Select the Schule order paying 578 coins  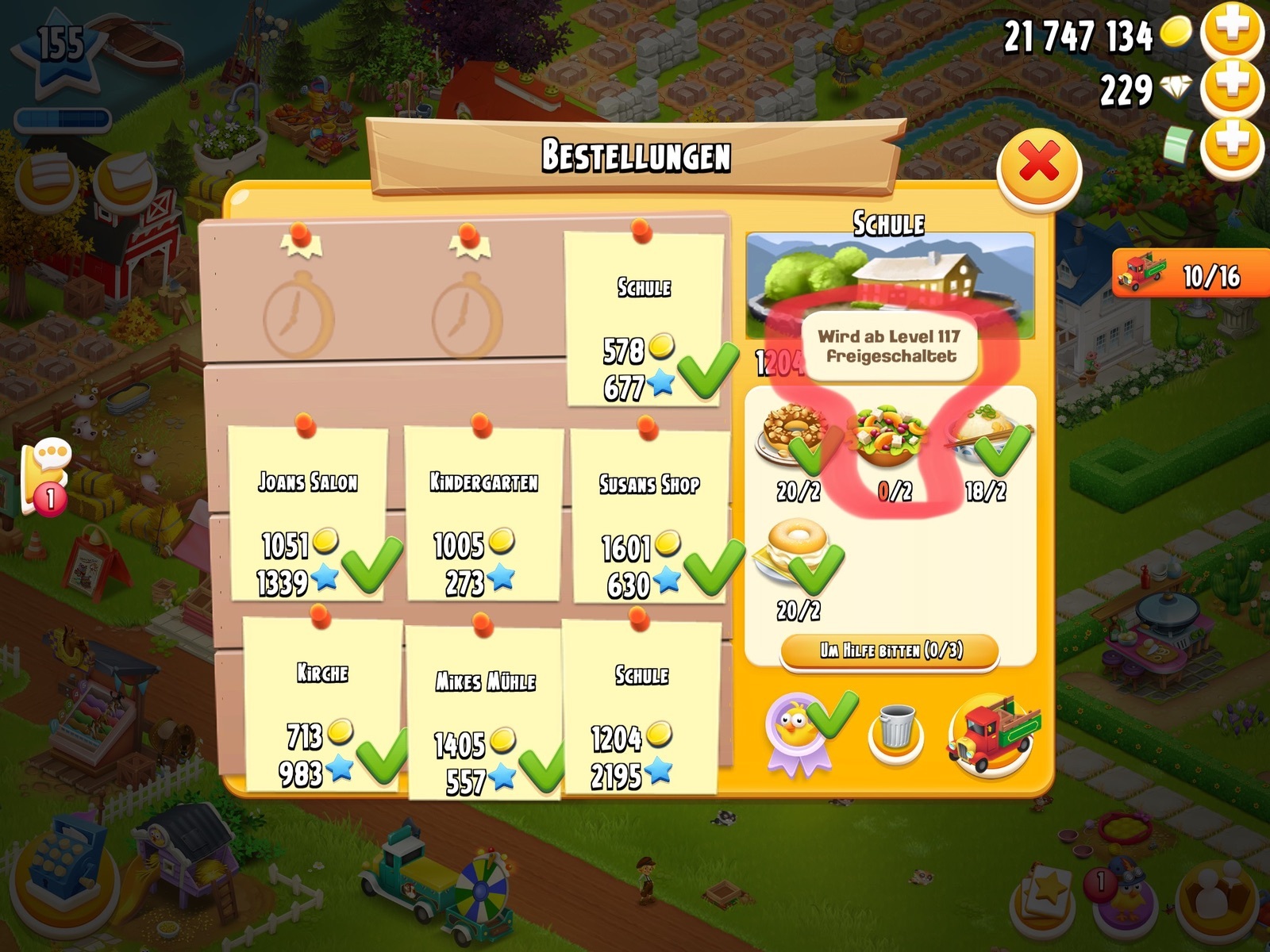click(644, 319)
